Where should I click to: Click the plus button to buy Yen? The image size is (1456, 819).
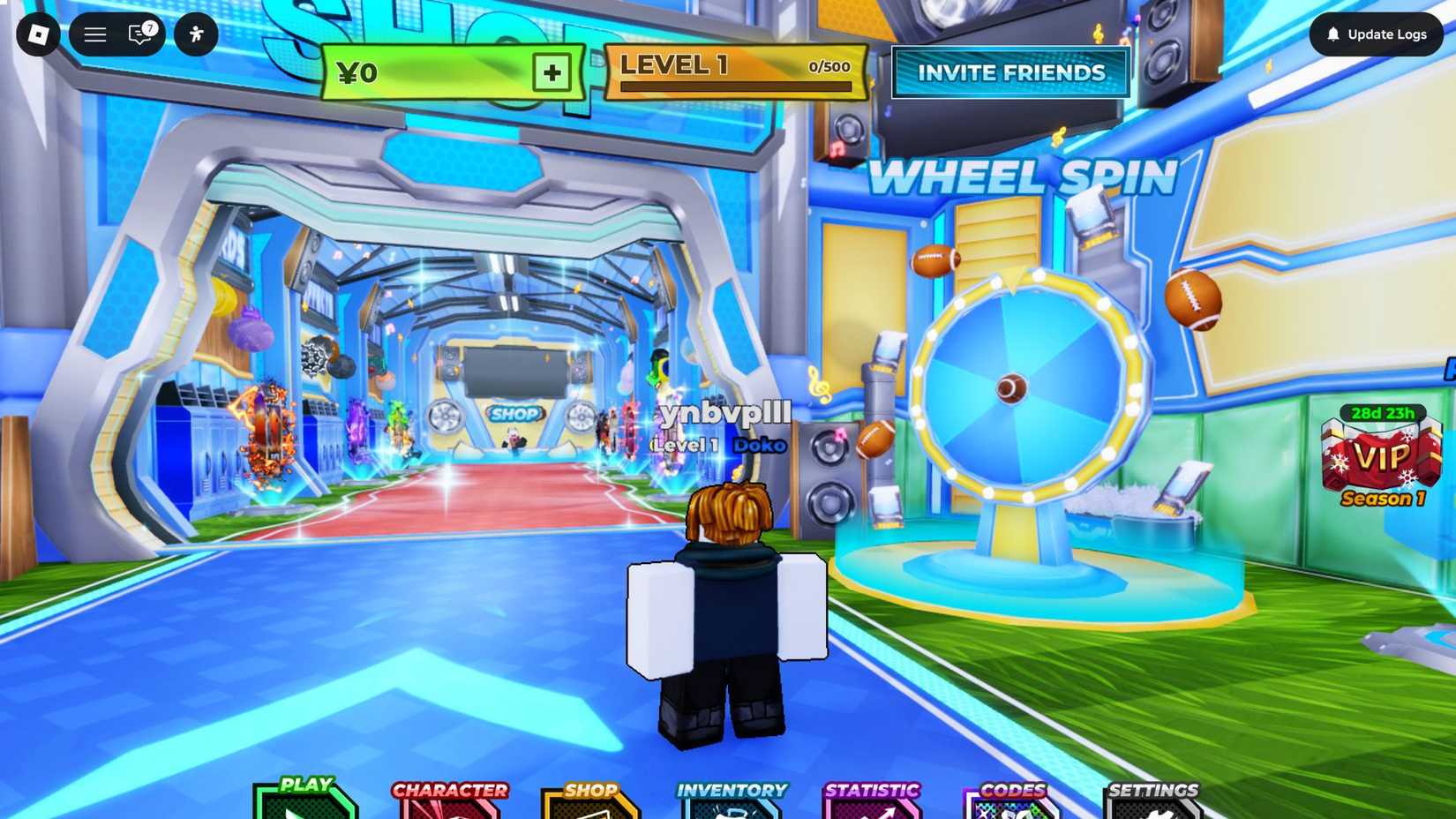click(x=552, y=74)
